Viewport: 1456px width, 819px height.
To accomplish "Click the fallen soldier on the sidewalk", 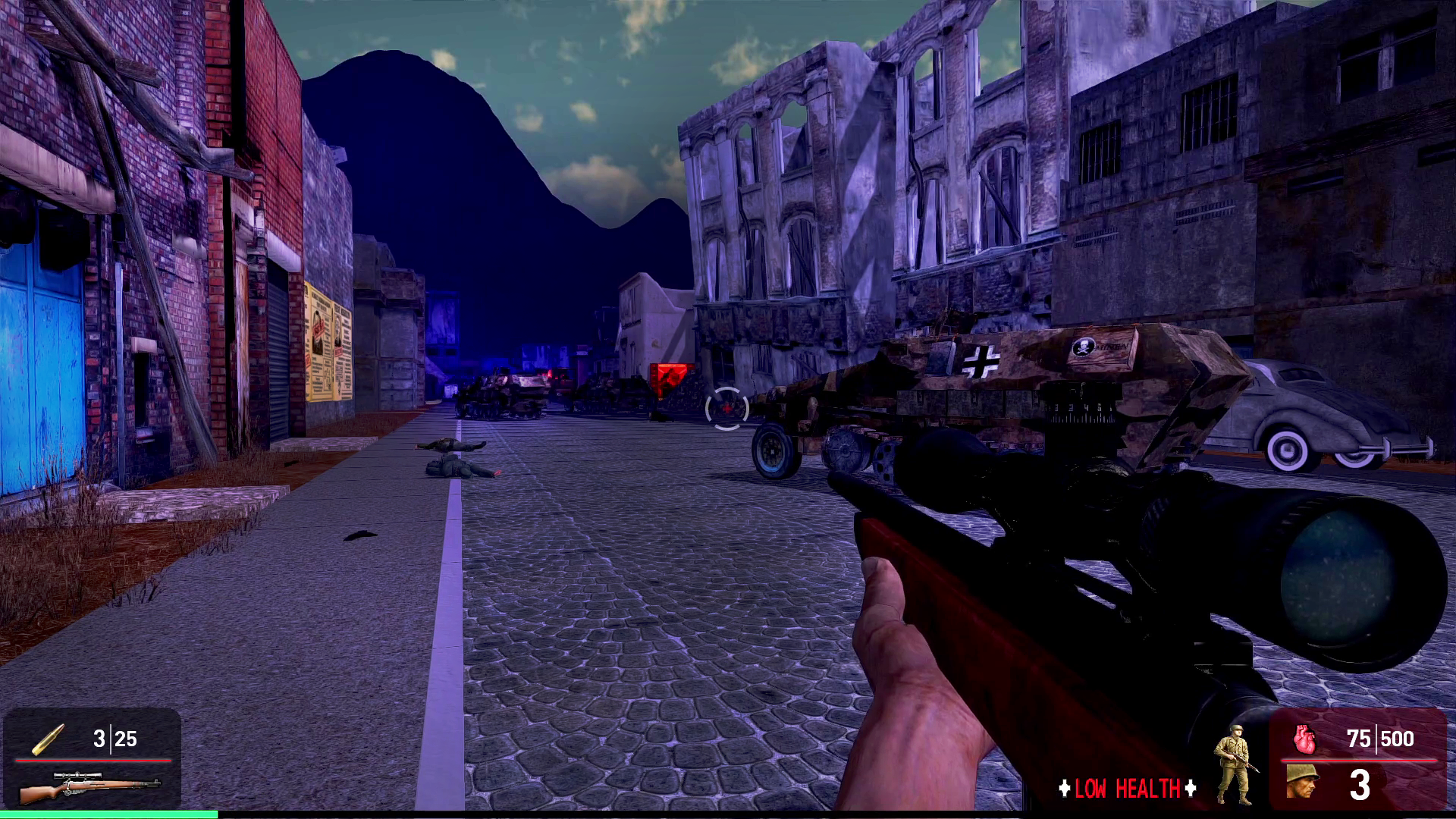I will pyautogui.click(x=456, y=463).
